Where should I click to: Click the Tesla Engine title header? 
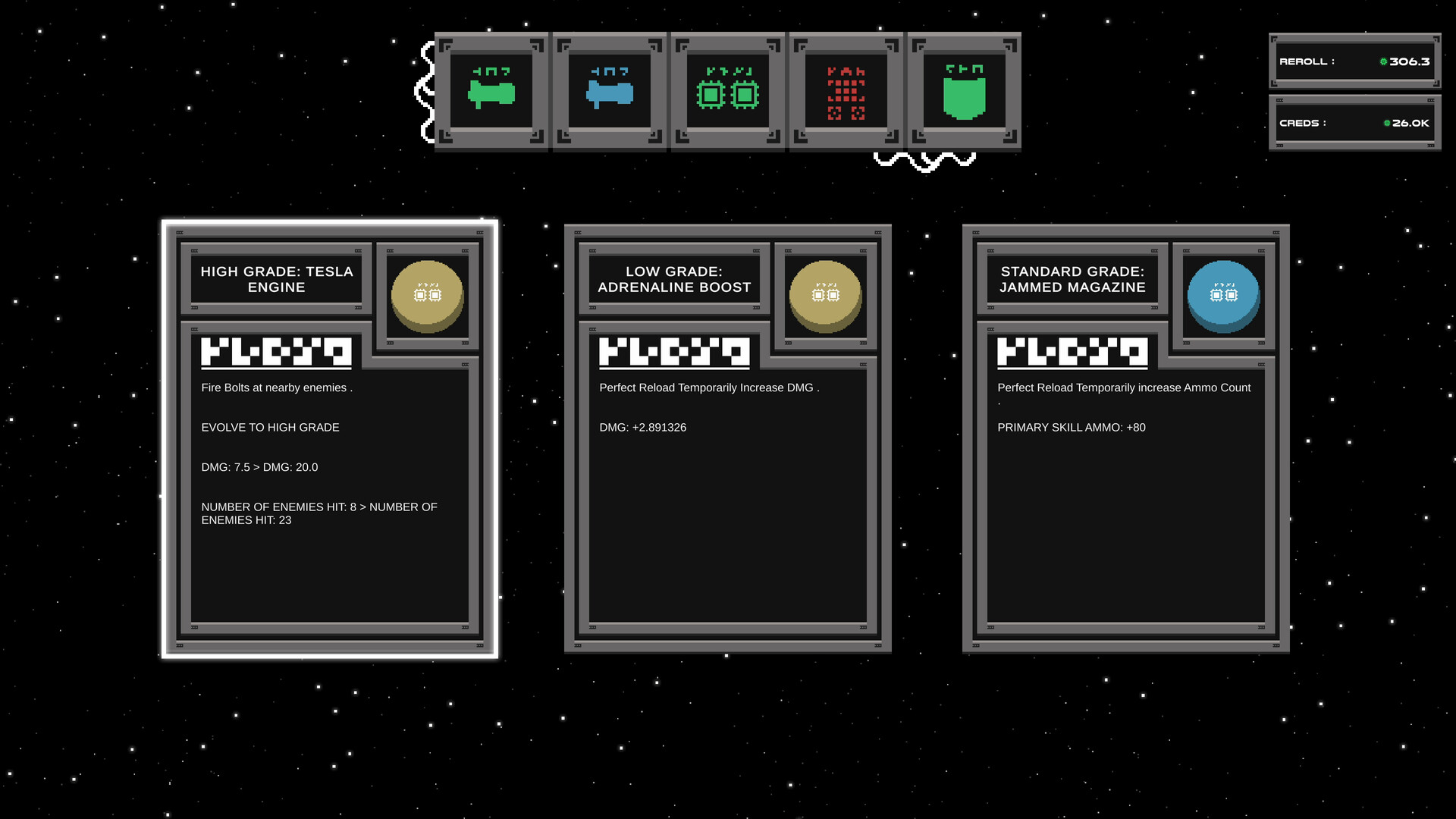click(278, 279)
